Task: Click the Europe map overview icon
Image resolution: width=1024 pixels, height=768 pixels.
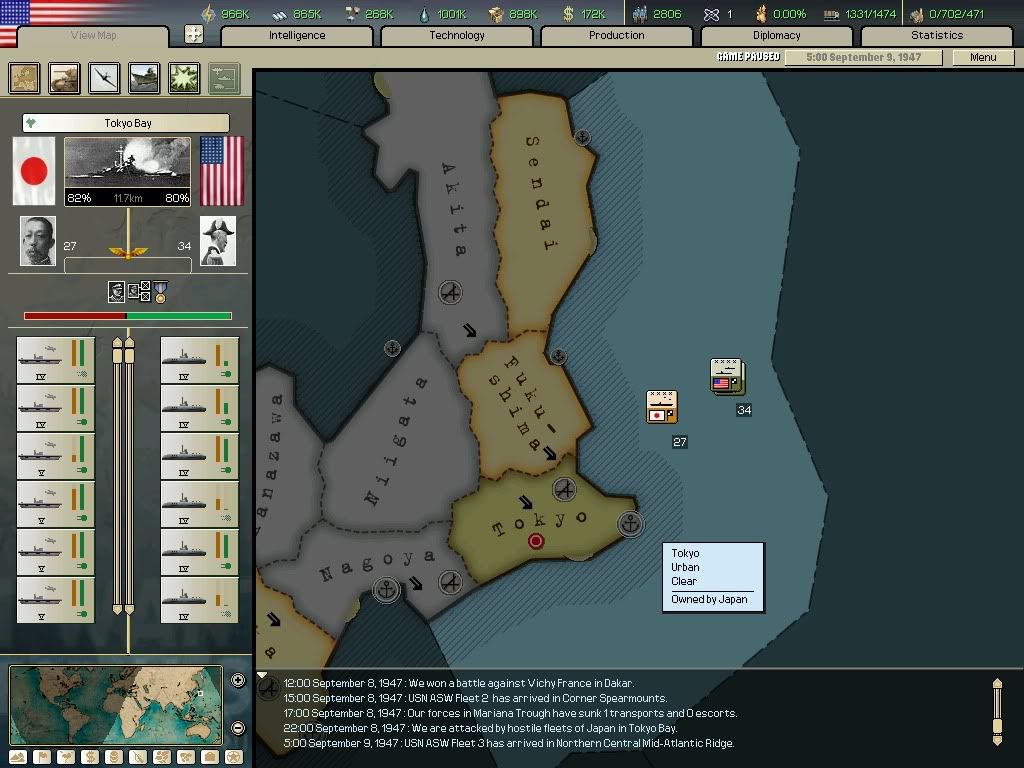Action: coord(25,78)
